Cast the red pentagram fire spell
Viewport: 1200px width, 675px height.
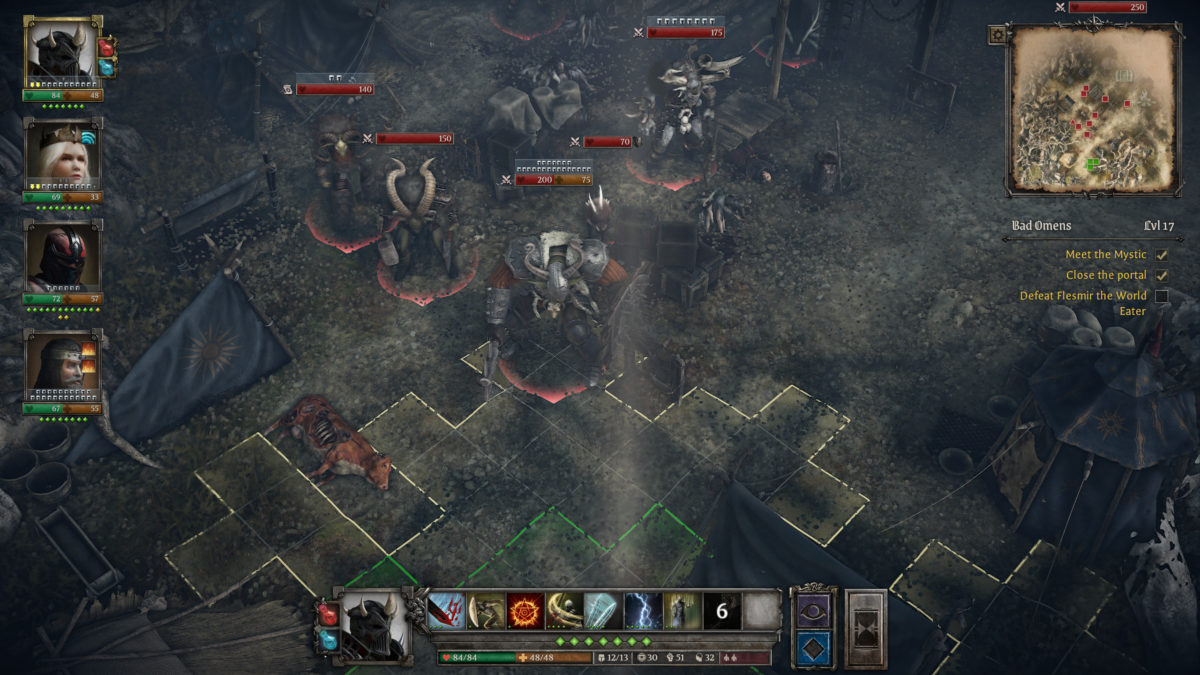point(525,611)
